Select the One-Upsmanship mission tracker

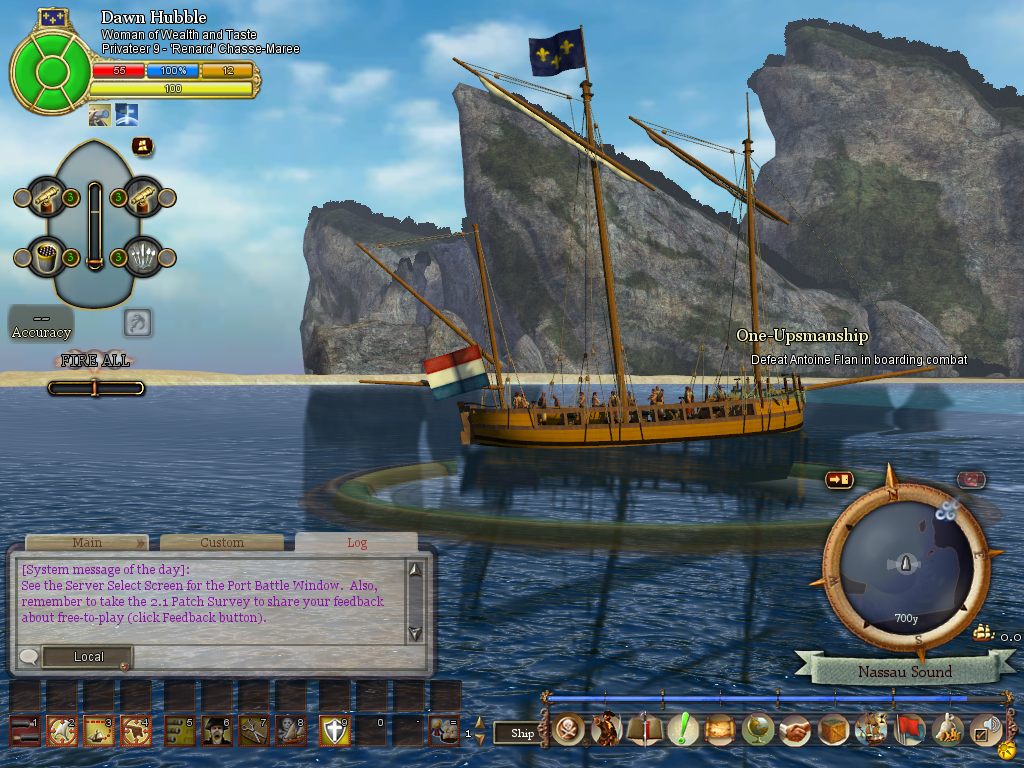coord(802,336)
